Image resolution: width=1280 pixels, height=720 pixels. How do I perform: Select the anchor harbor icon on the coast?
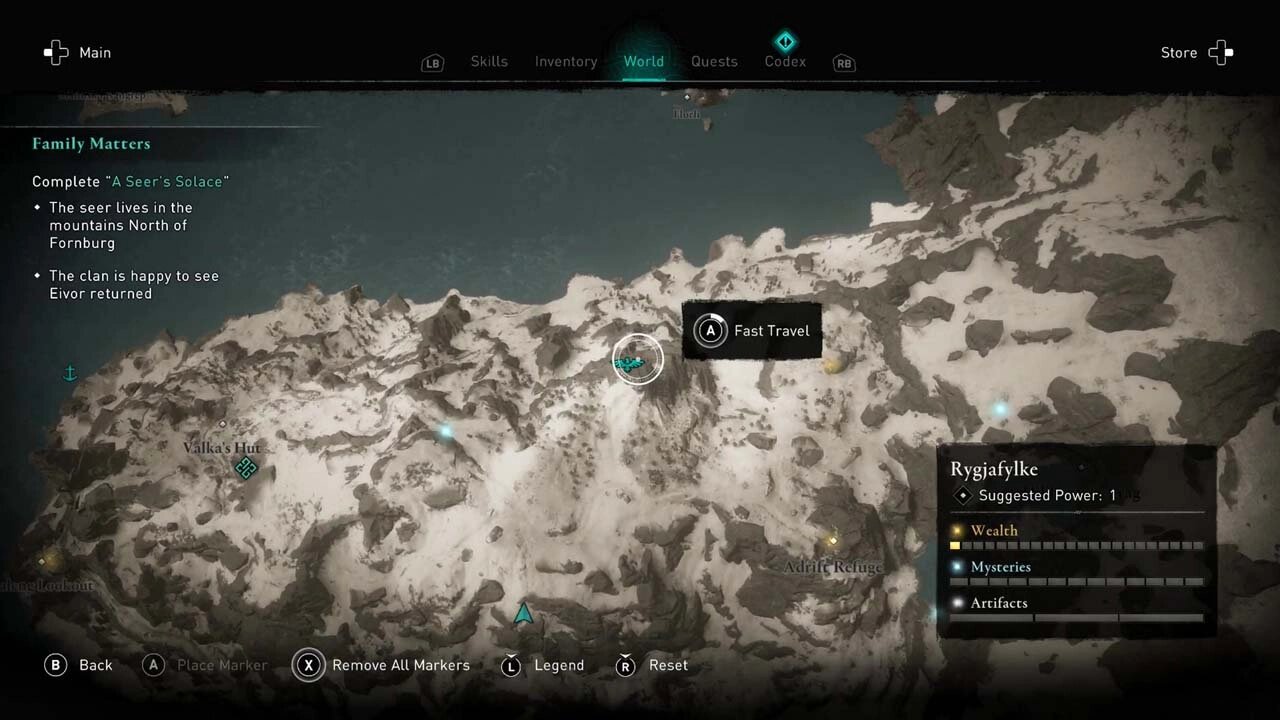[70, 374]
